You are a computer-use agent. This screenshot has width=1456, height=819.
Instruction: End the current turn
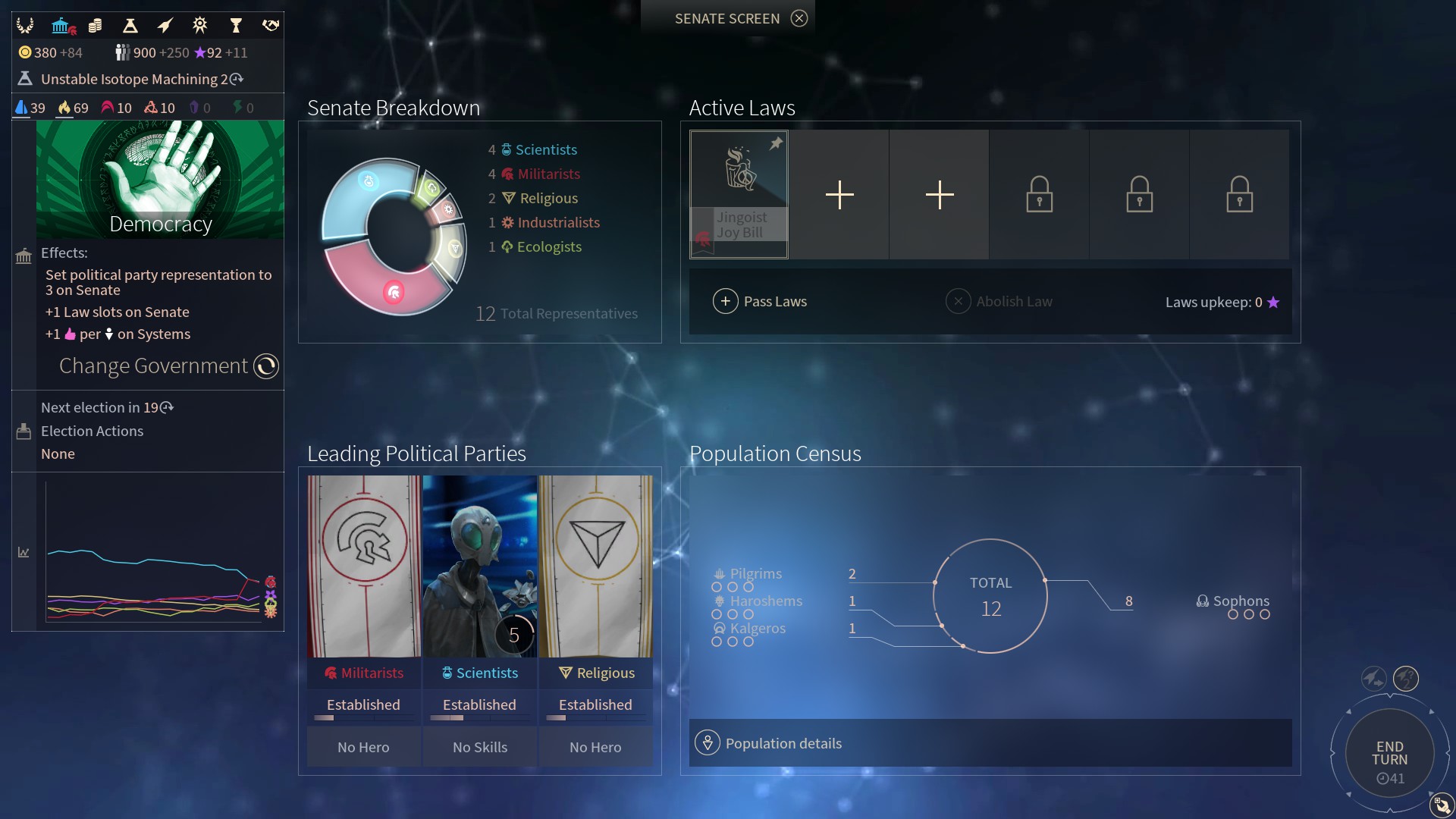pos(1389,754)
